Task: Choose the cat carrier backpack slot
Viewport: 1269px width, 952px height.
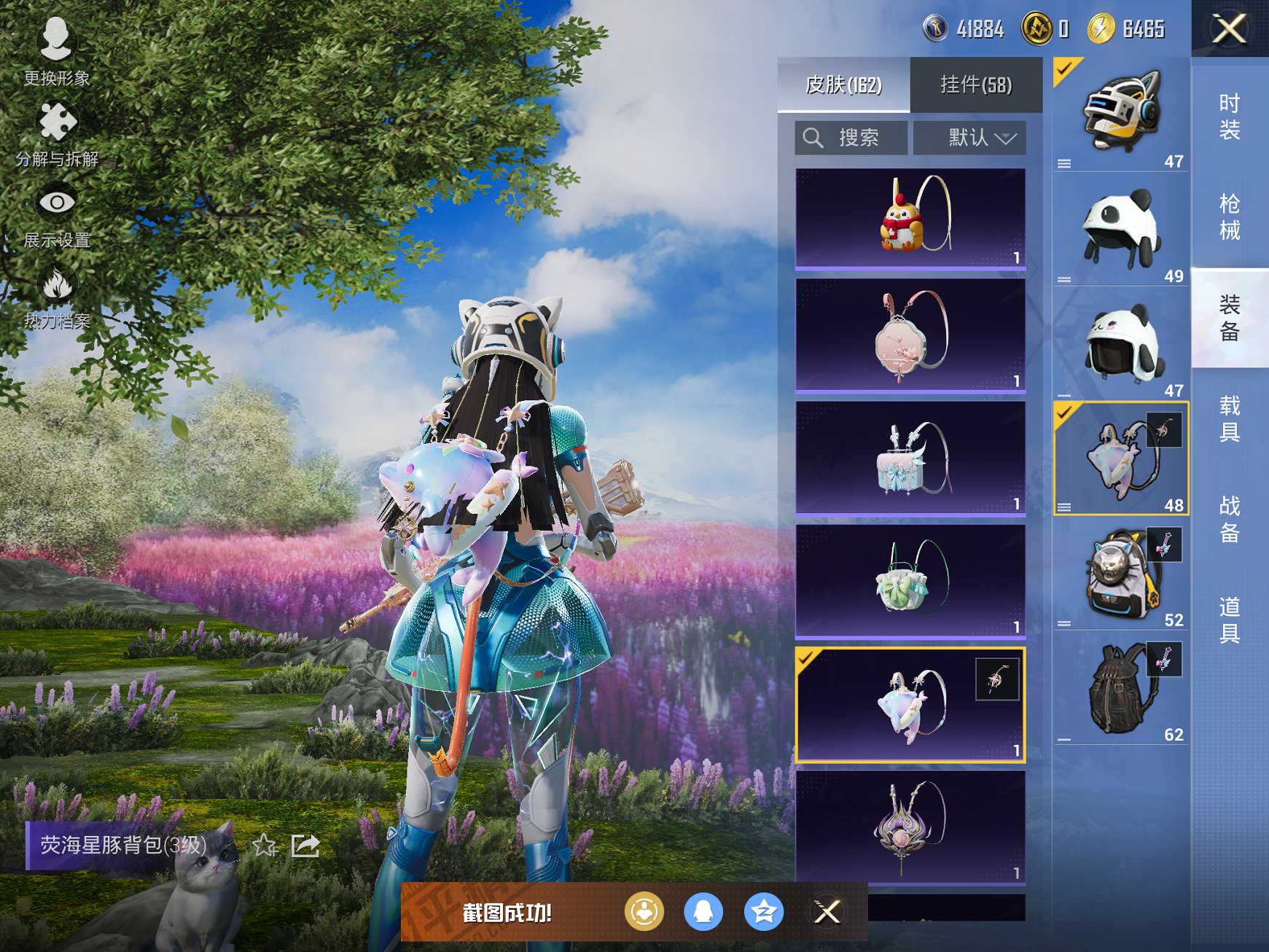Action: [x=1121, y=573]
